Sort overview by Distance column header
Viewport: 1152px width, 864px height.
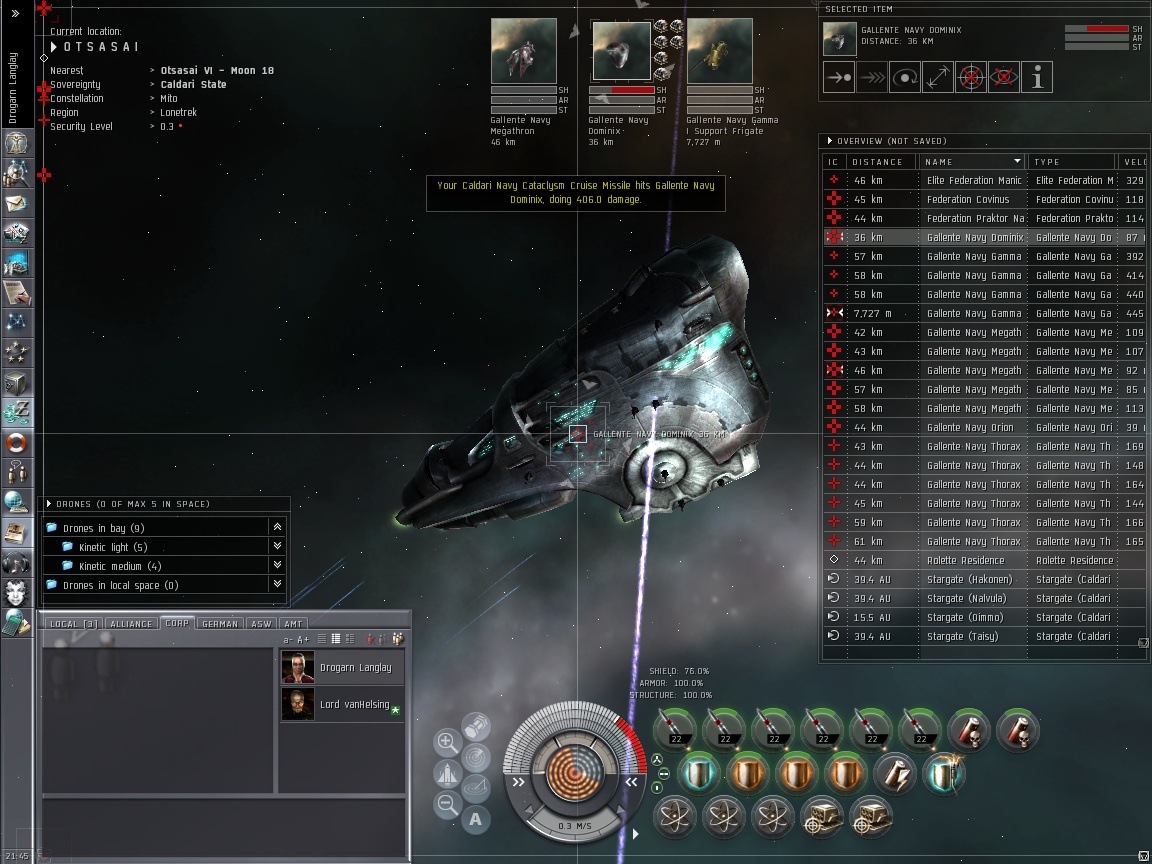[x=878, y=162]
